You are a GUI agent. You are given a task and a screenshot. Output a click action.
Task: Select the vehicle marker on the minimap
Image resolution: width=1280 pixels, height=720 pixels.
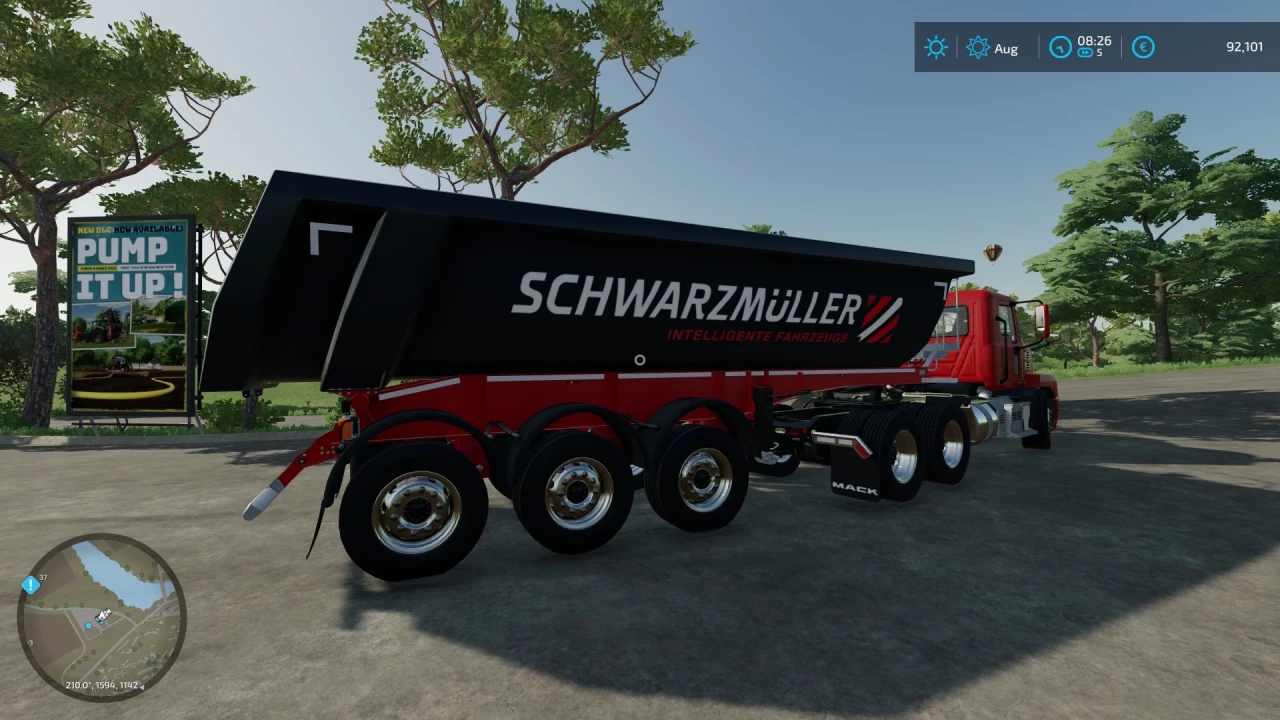[104, 615]
